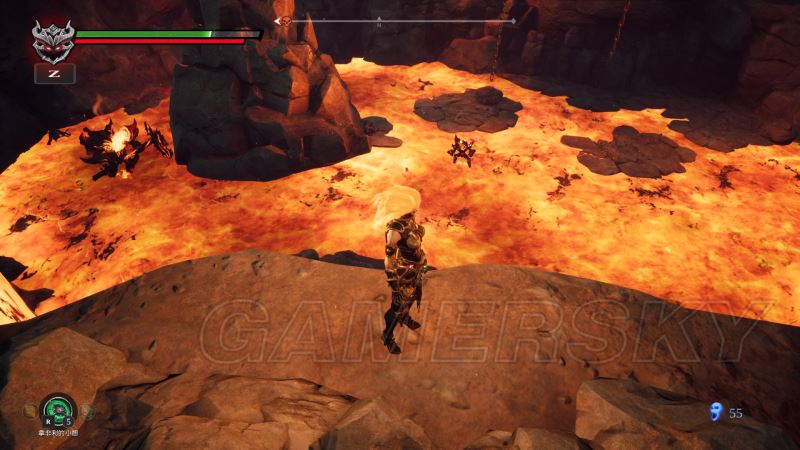Click the skull marker on the compass

click(x=285, y=21)
